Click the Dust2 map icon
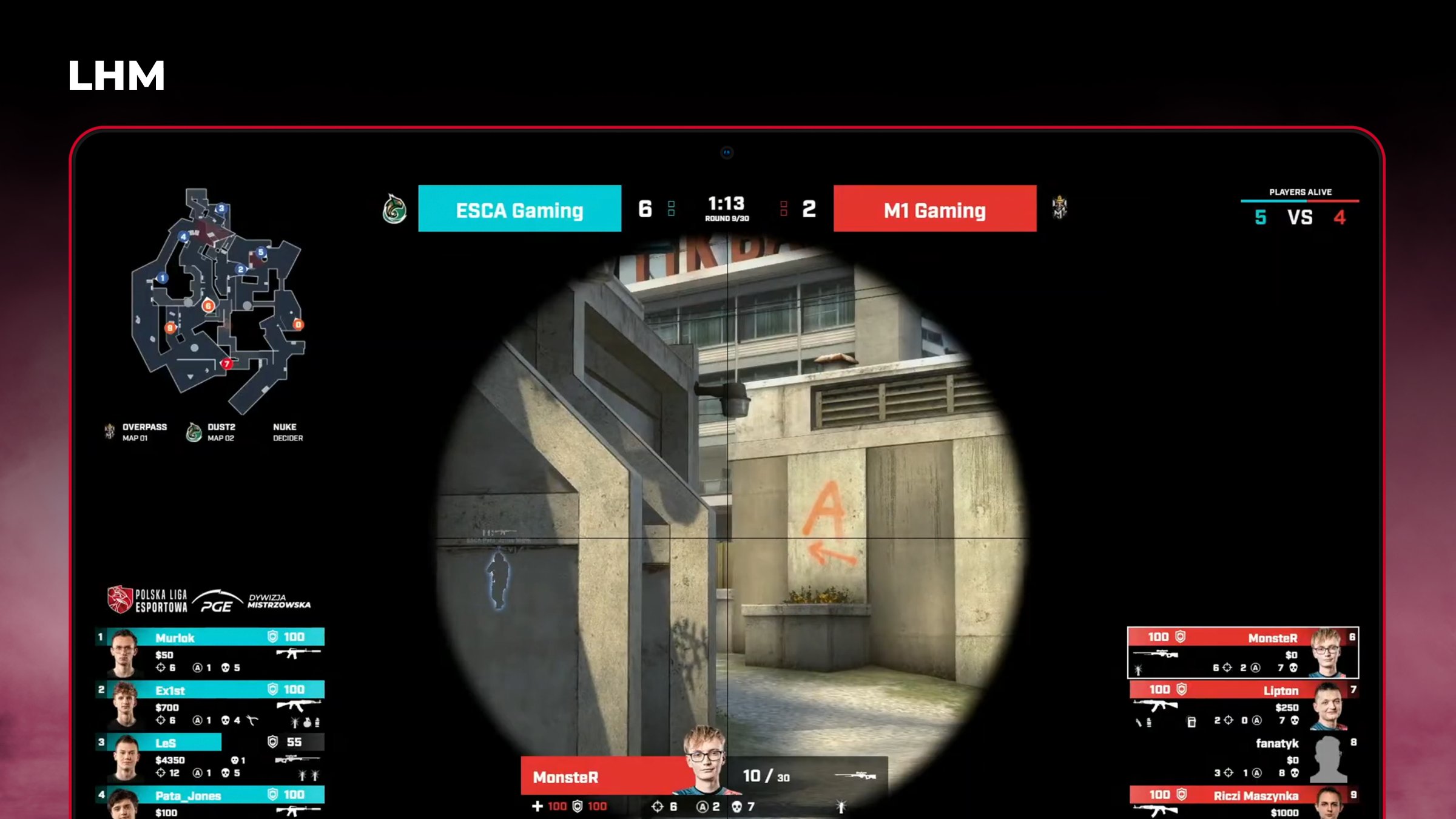The width and height of the screenshot is (1456, 819). [x=194, y=431]
